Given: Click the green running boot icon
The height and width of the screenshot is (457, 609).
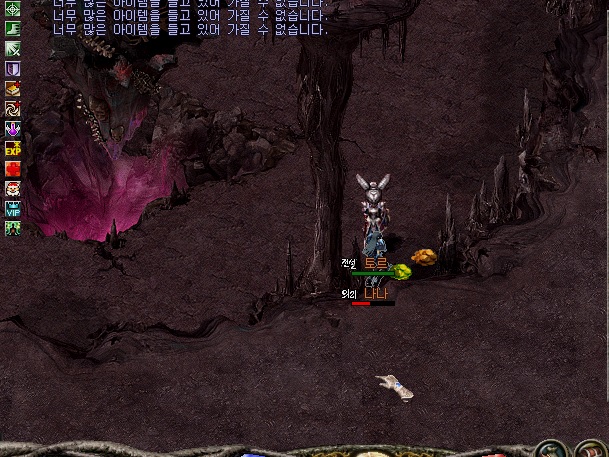Looking at the screenshot, I should tap(13, 29).
